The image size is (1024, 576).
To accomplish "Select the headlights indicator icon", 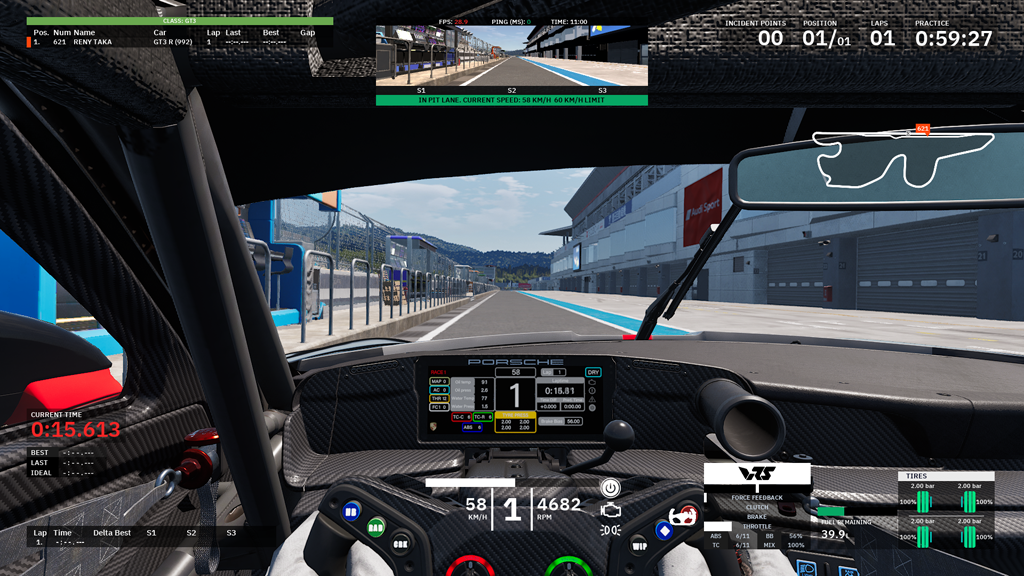I will 610,530.
